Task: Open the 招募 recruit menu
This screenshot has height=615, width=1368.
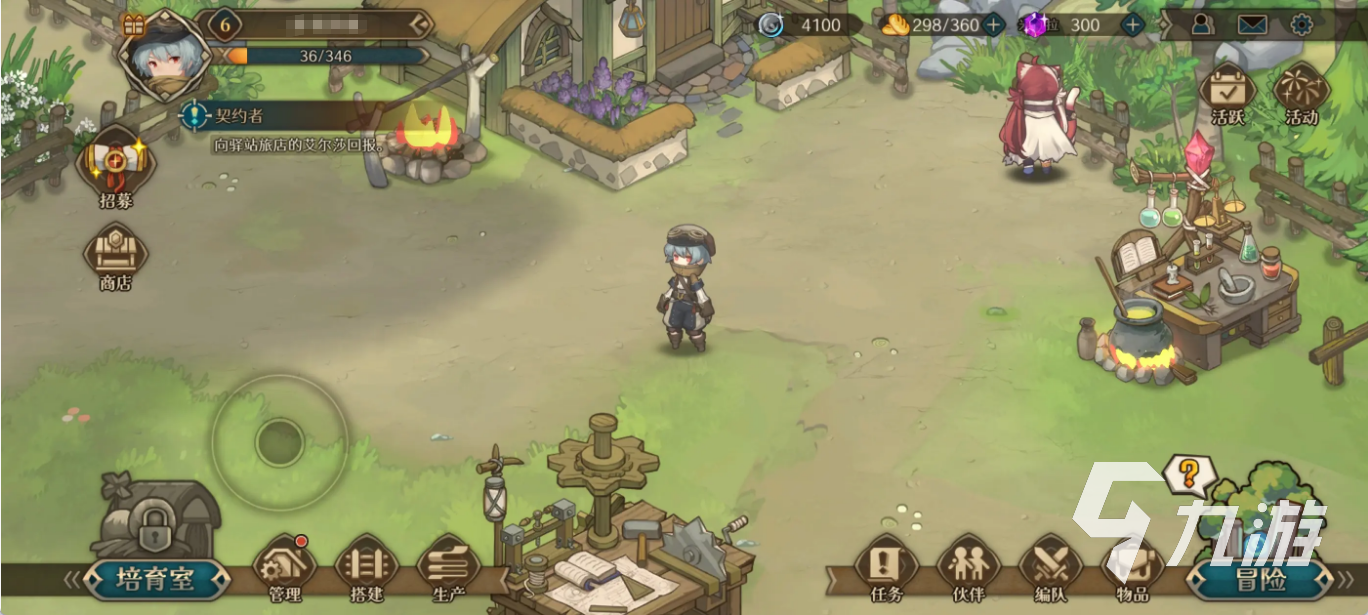Action: click(x=116, y=165)
